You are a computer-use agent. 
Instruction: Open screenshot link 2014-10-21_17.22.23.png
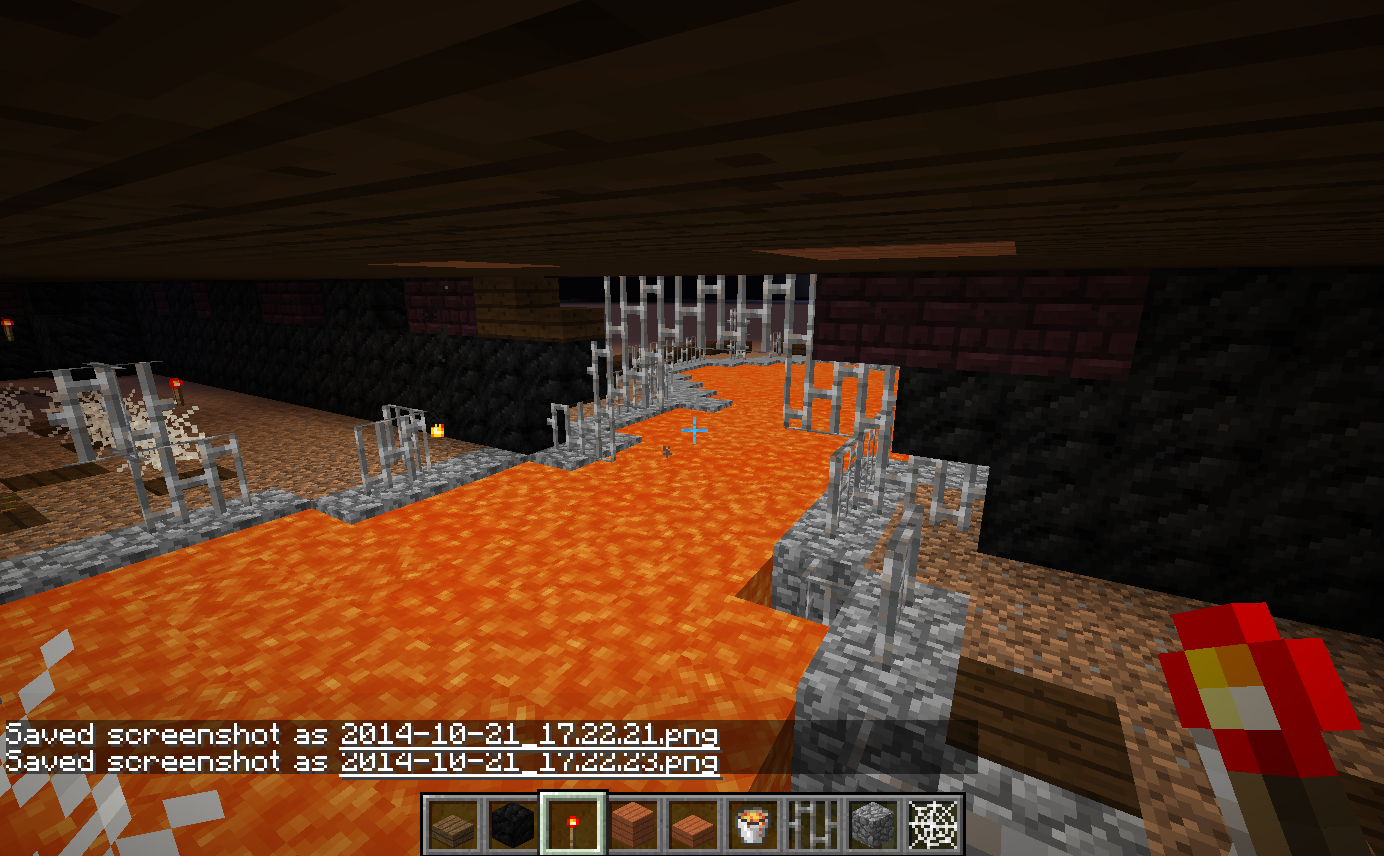529,762
